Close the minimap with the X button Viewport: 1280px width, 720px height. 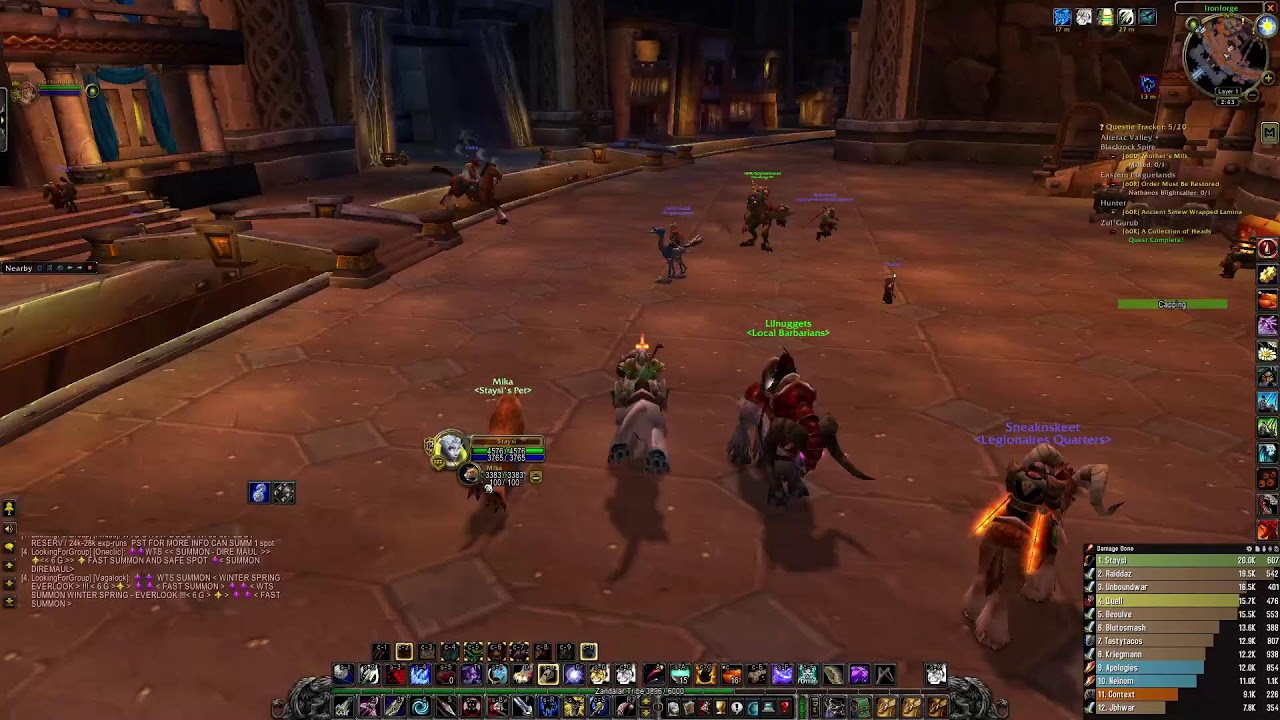(1270, 8)
